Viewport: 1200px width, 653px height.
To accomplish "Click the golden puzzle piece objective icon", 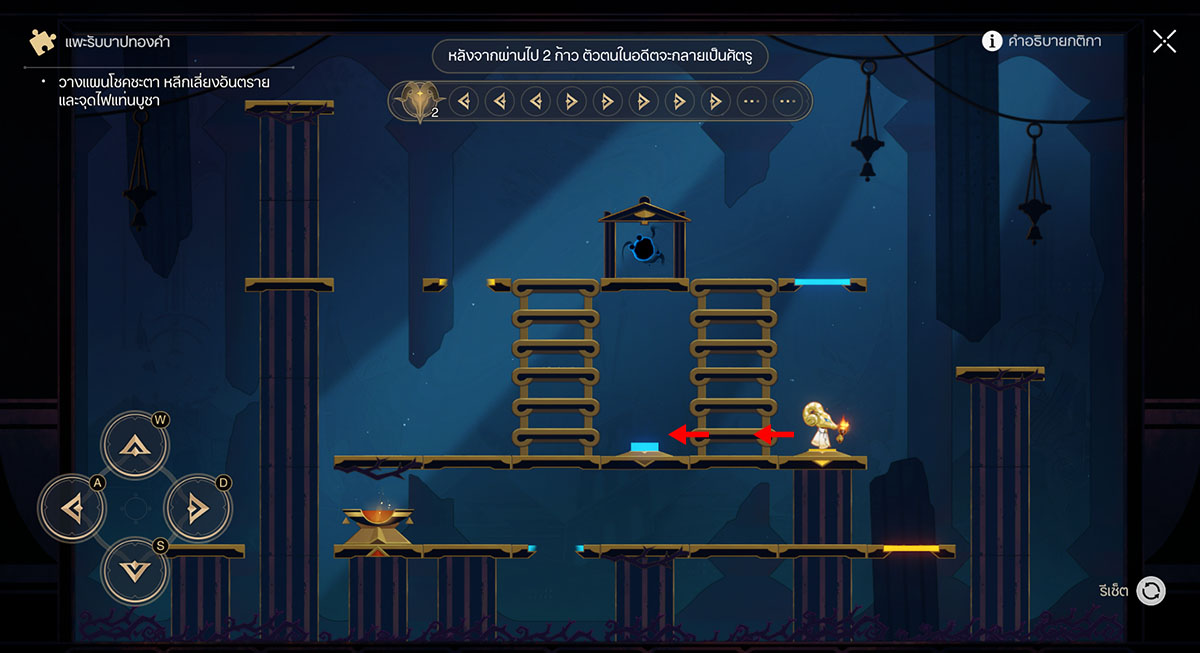I will tap(42, 42).
